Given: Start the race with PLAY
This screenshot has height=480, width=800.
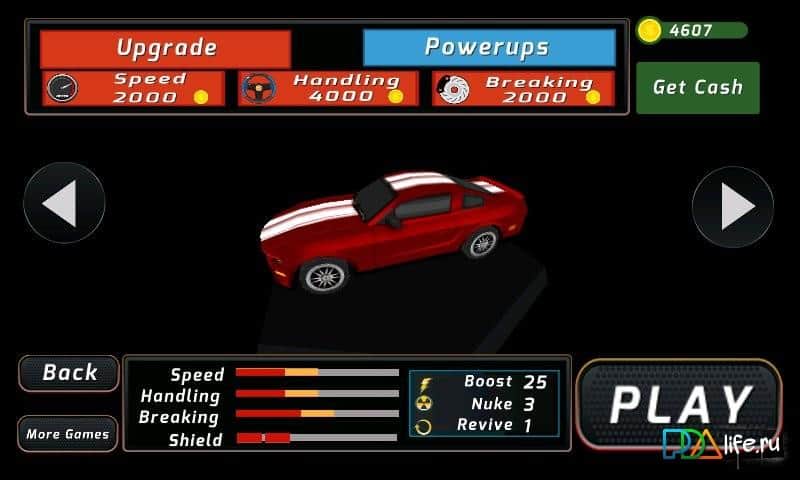Looking at the screenshot, I should click(x=680, y=405).
